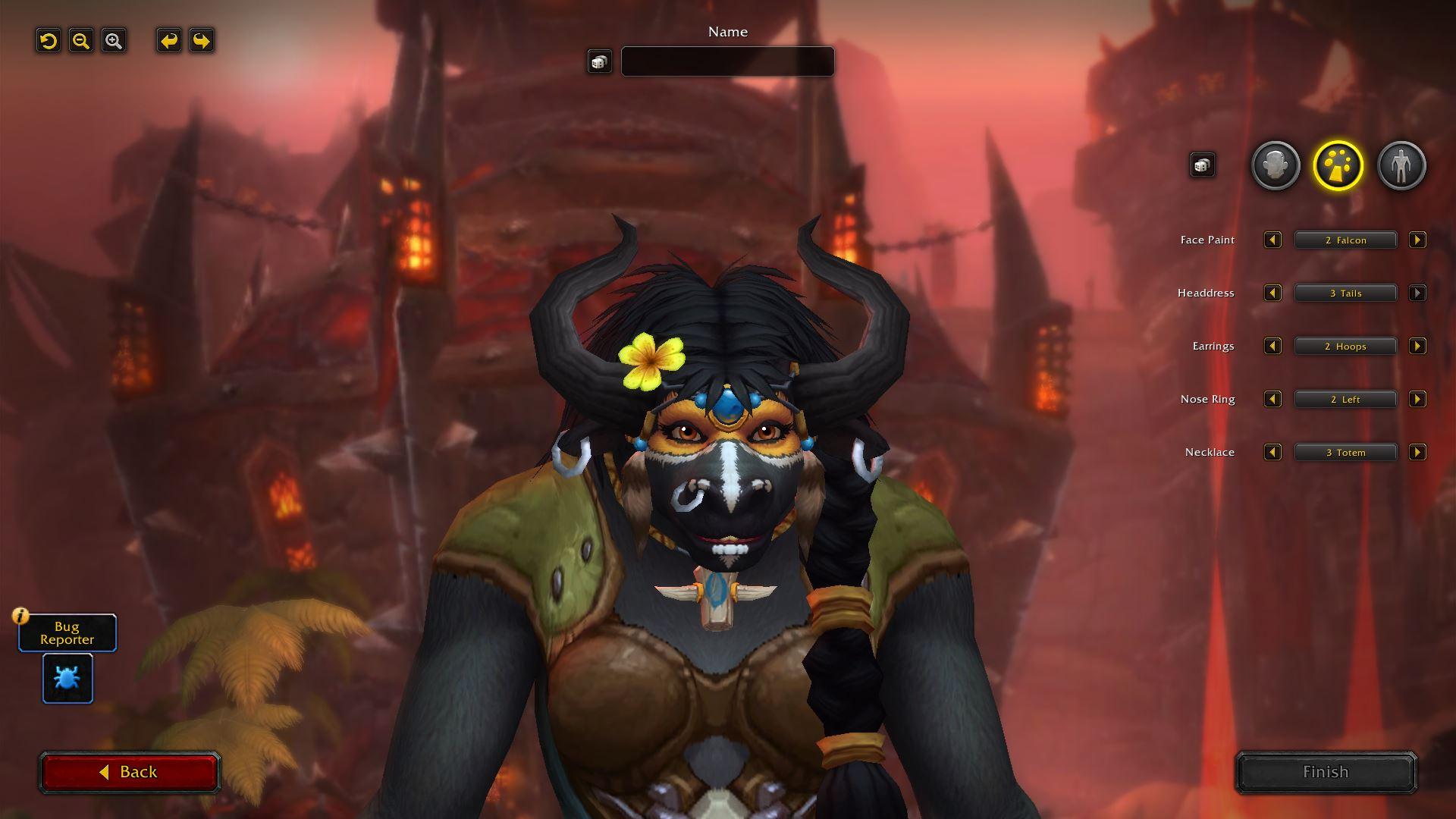The width and height of the screenshot is (1456, 819).
Task: Open the Face Paint dropdown showing Falcon
Action: tap(1345, 240)
